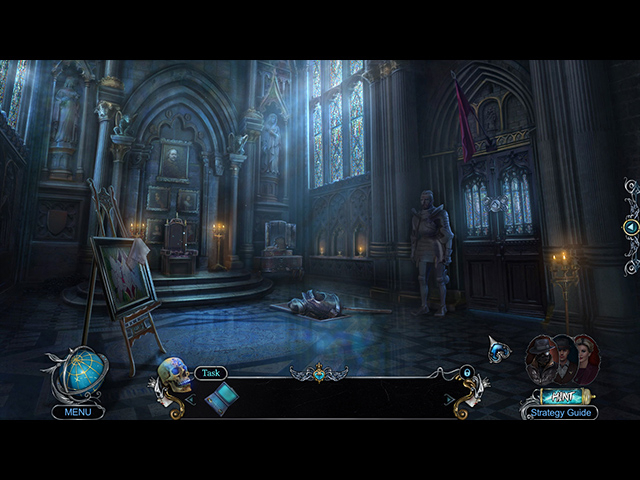Select the teal tablet inventory item
Screen dimensions: 640x480
221,398
